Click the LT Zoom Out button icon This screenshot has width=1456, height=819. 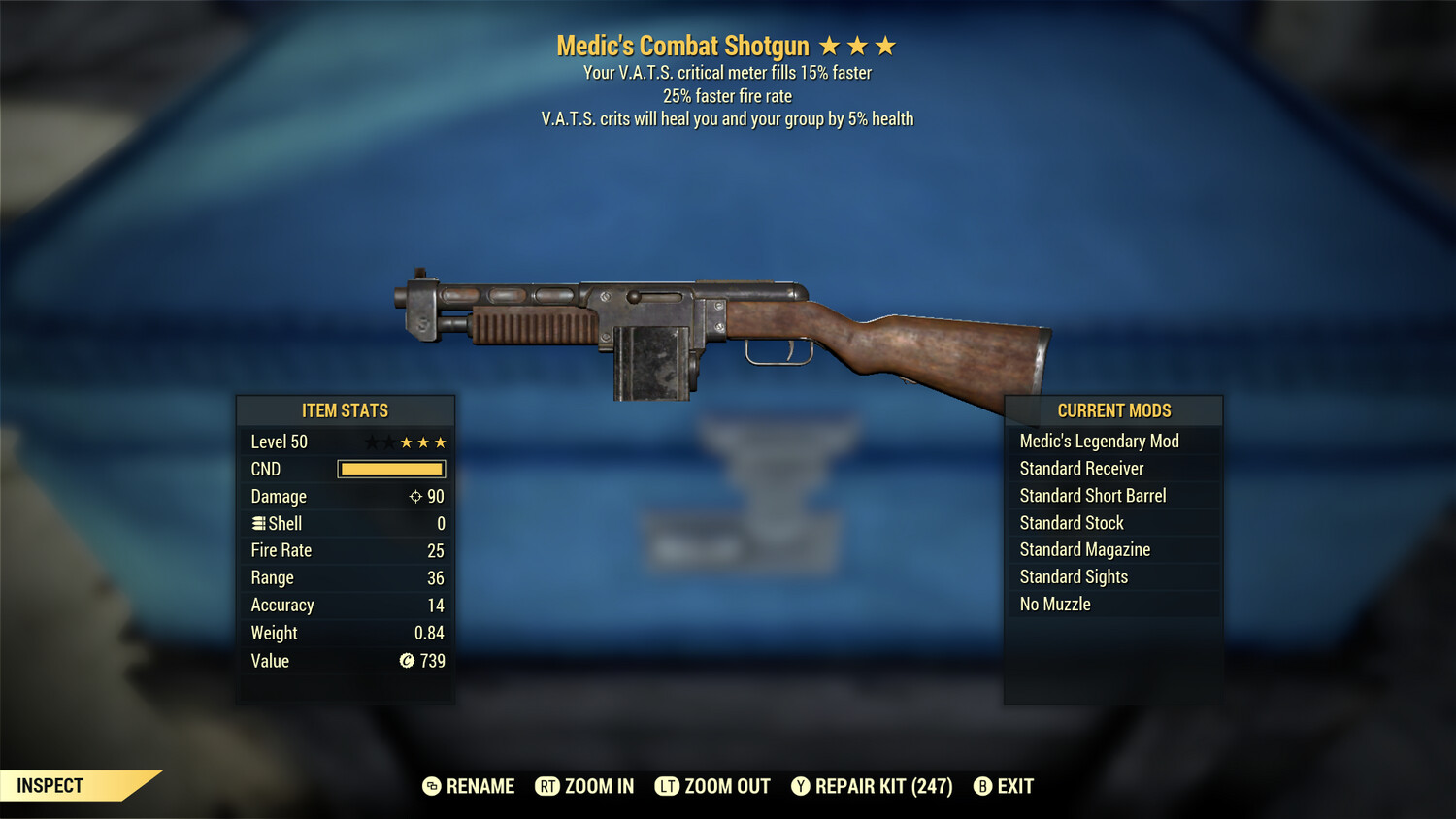[x=667, y=786]
